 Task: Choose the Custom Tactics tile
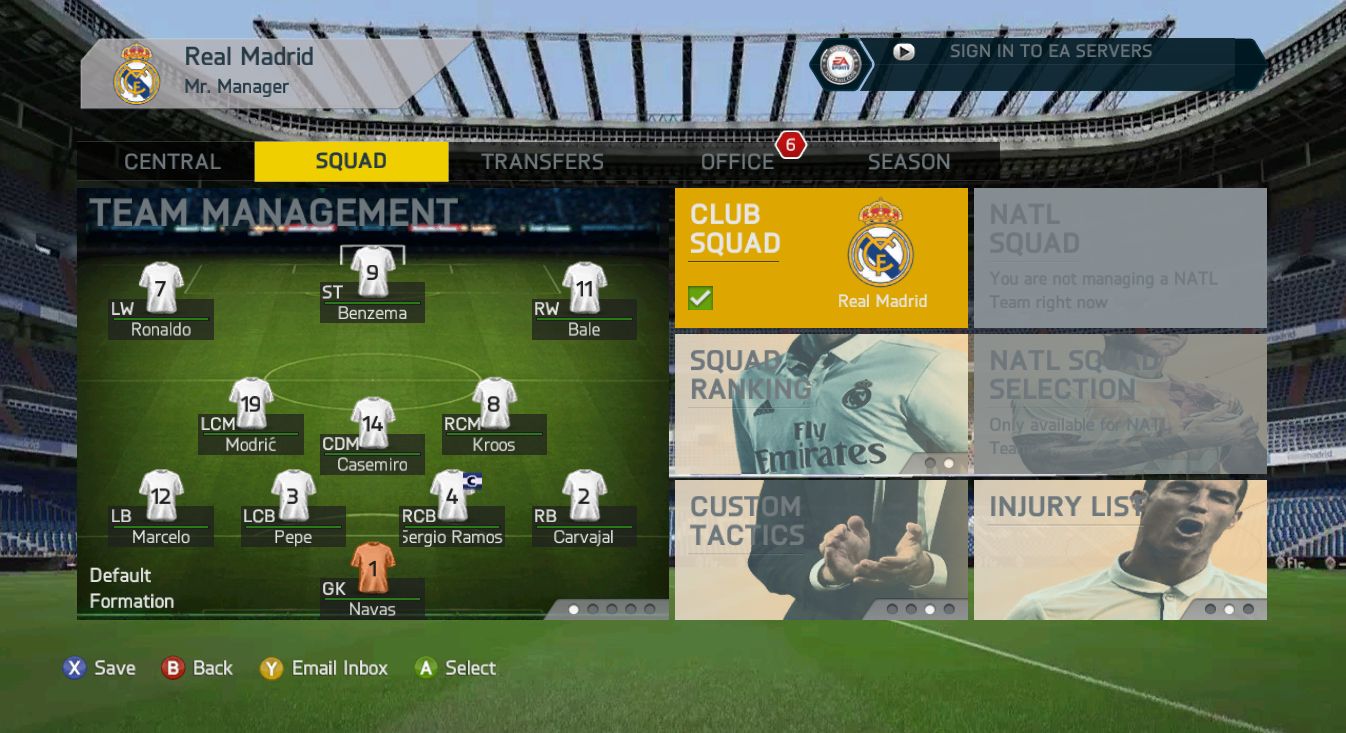click(x=821, y=549)
